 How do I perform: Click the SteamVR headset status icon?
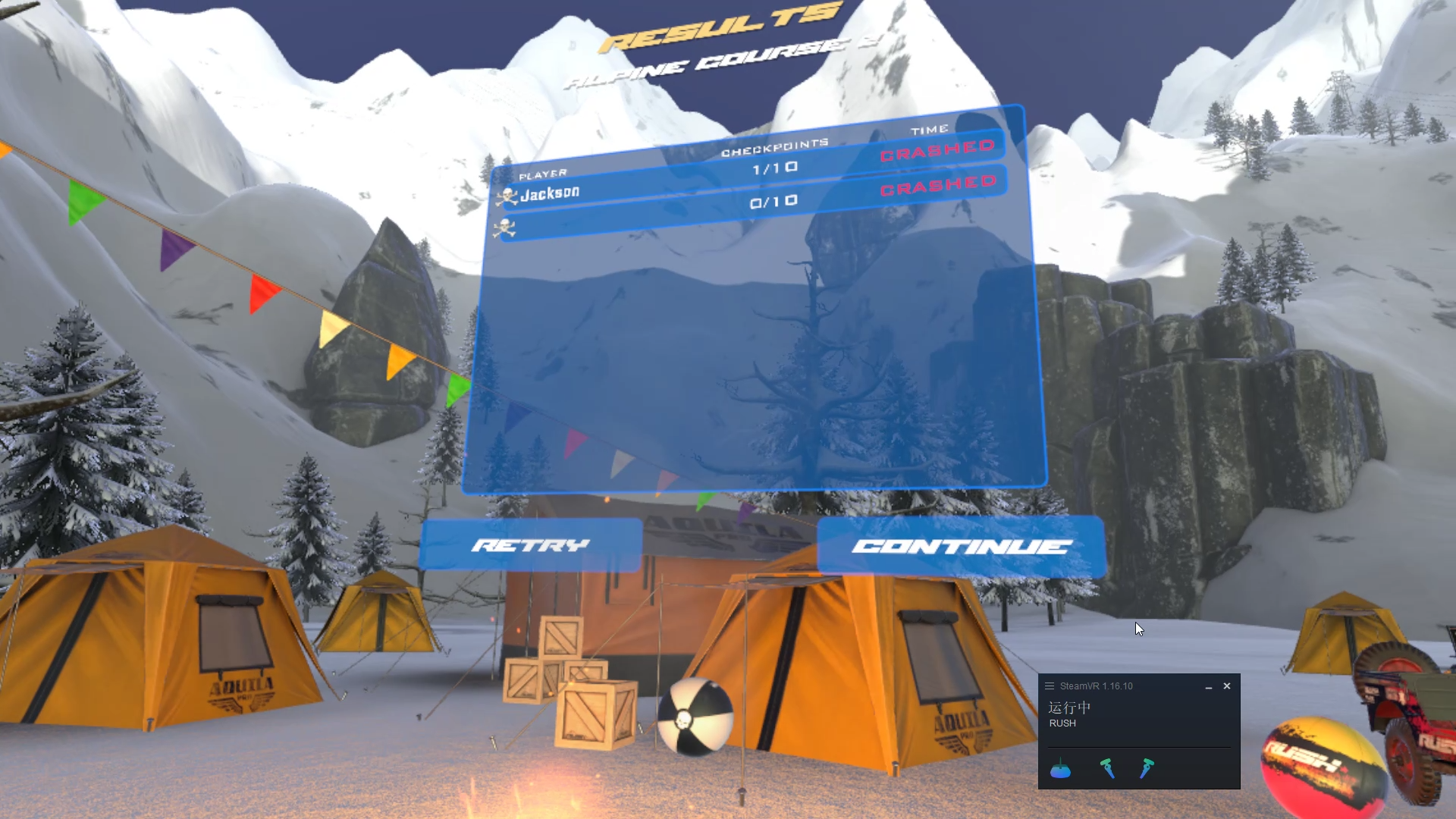(x=1060, y=770)
